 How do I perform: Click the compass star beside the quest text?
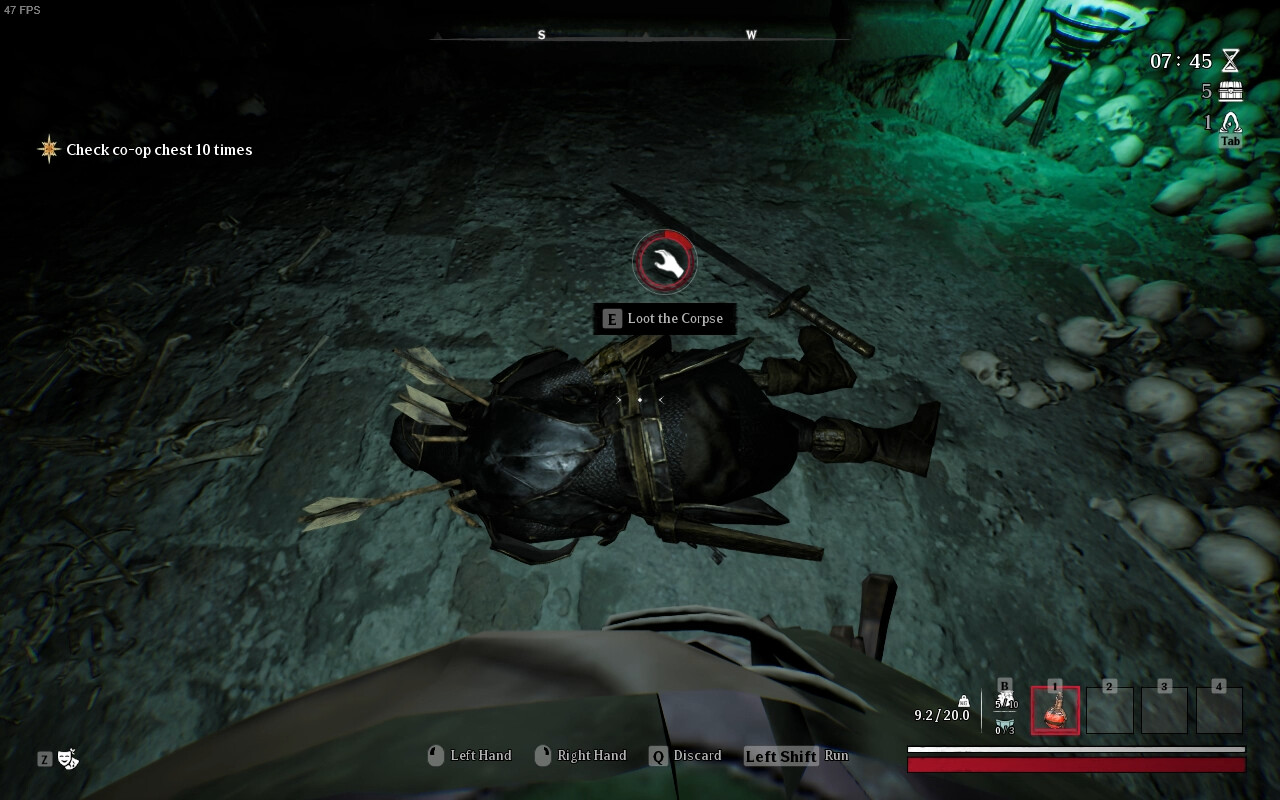(48, 149)
